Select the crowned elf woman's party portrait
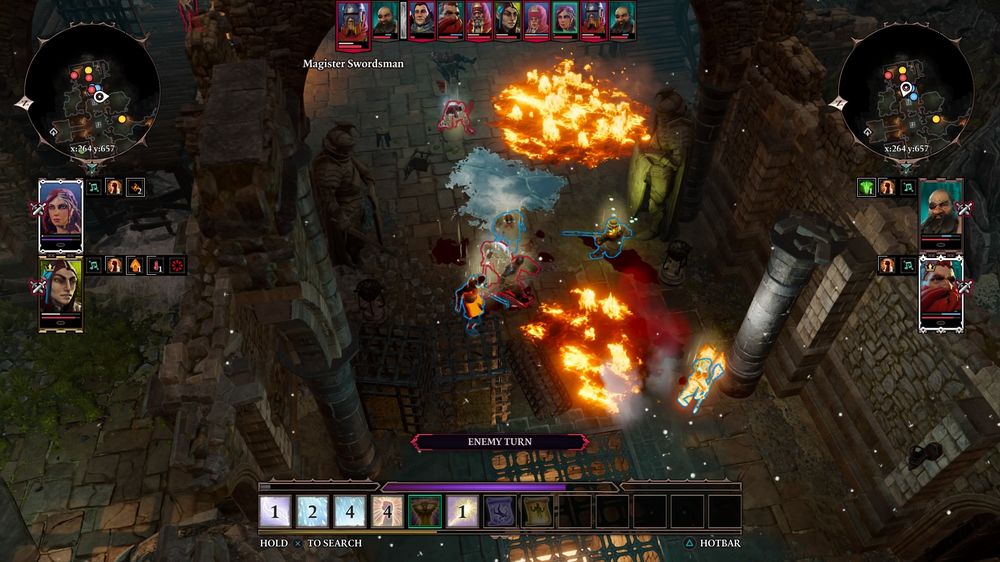 pyautogui.click(x=60, y=291)
